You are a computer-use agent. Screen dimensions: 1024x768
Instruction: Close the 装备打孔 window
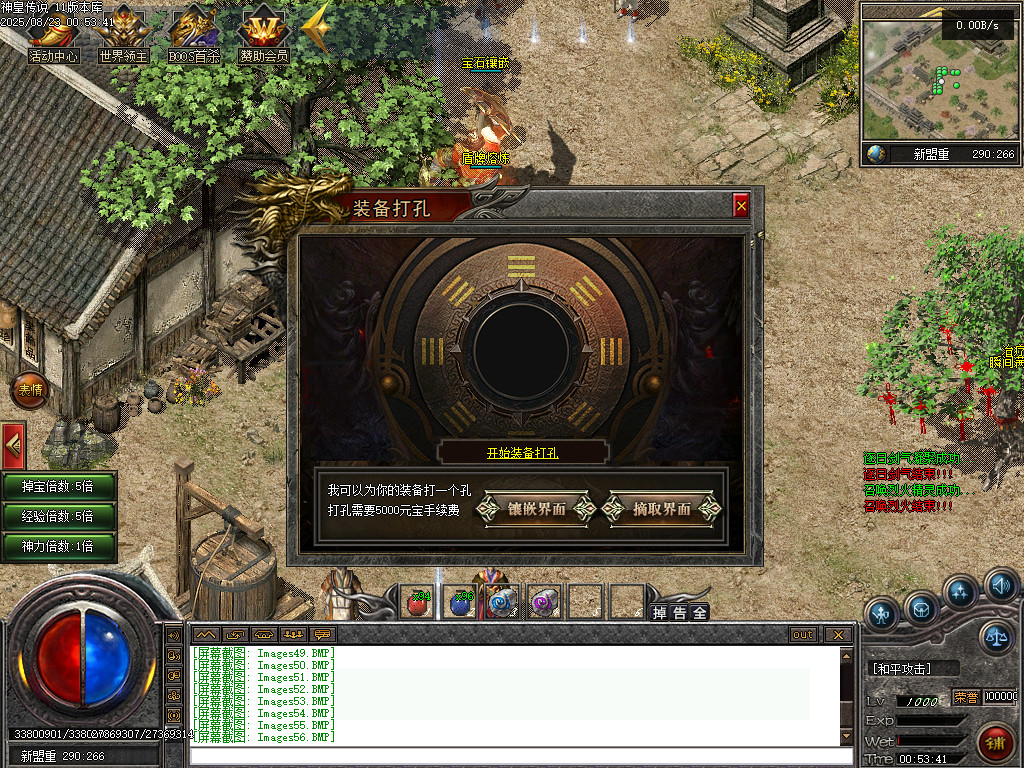coord(741,206)
